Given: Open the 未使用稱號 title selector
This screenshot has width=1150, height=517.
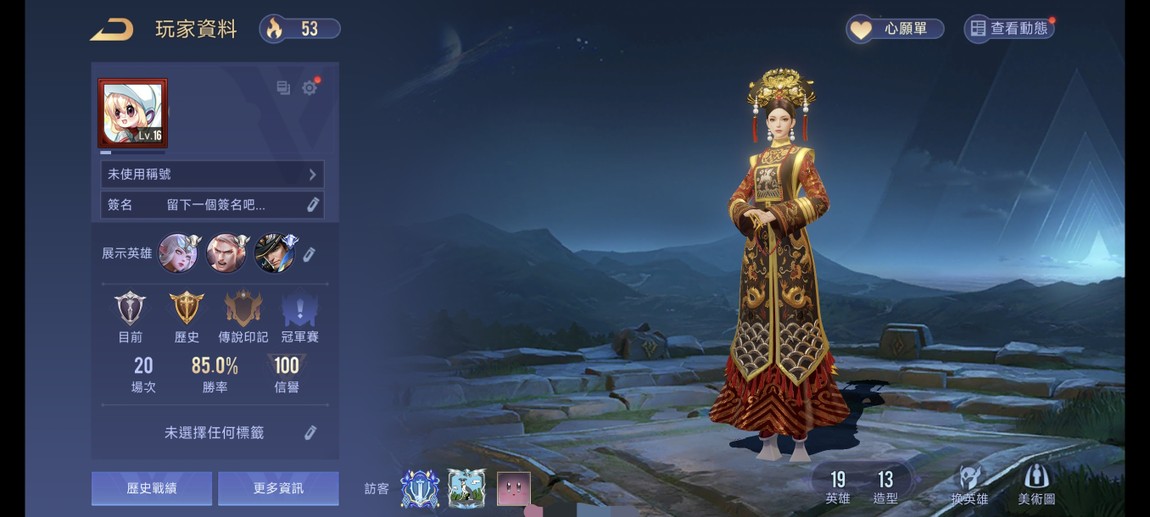Looking at the screenshot, I should [x=212, y=174].
